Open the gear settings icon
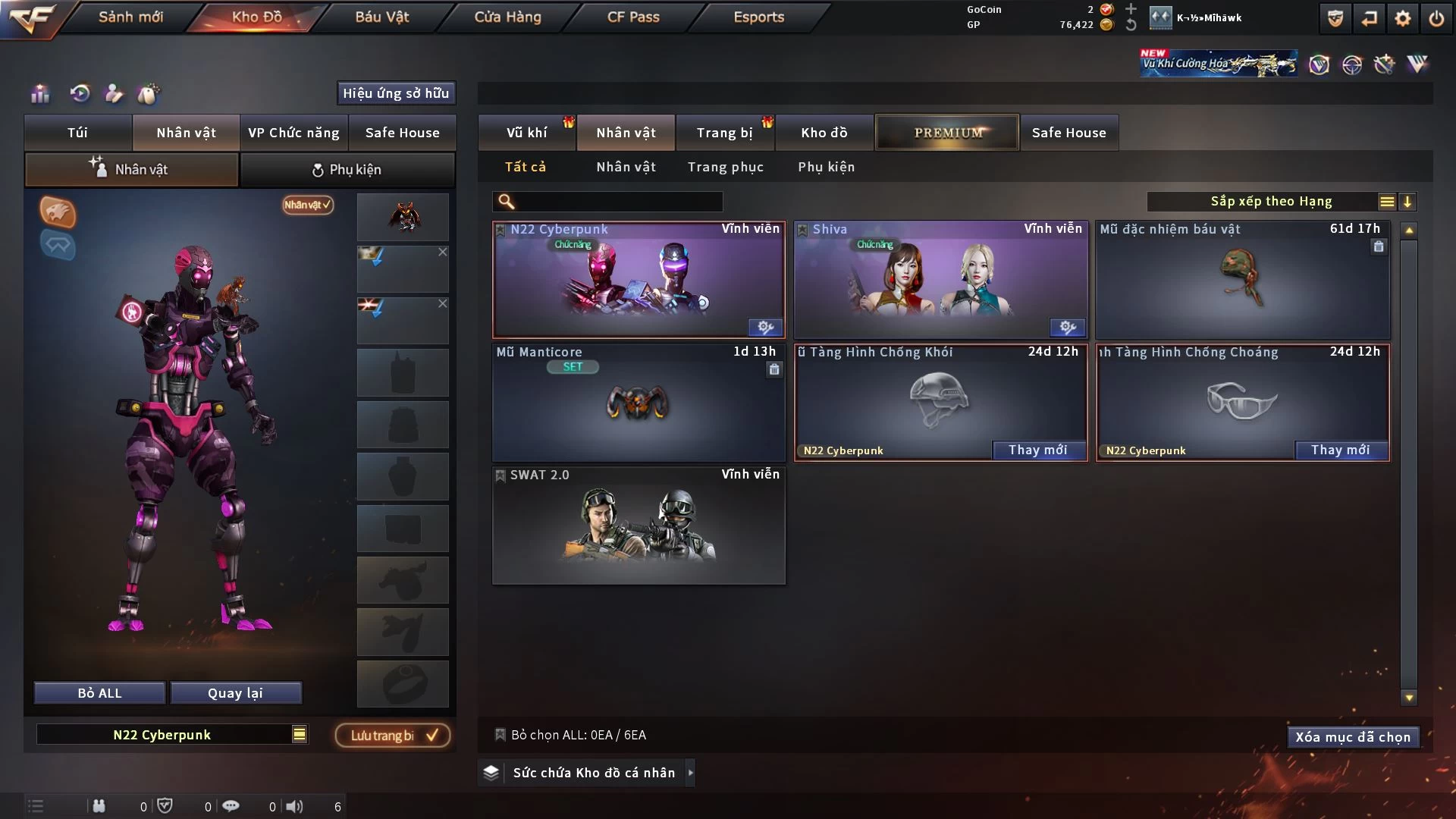1456x819 pixels. click(1402, 18)
